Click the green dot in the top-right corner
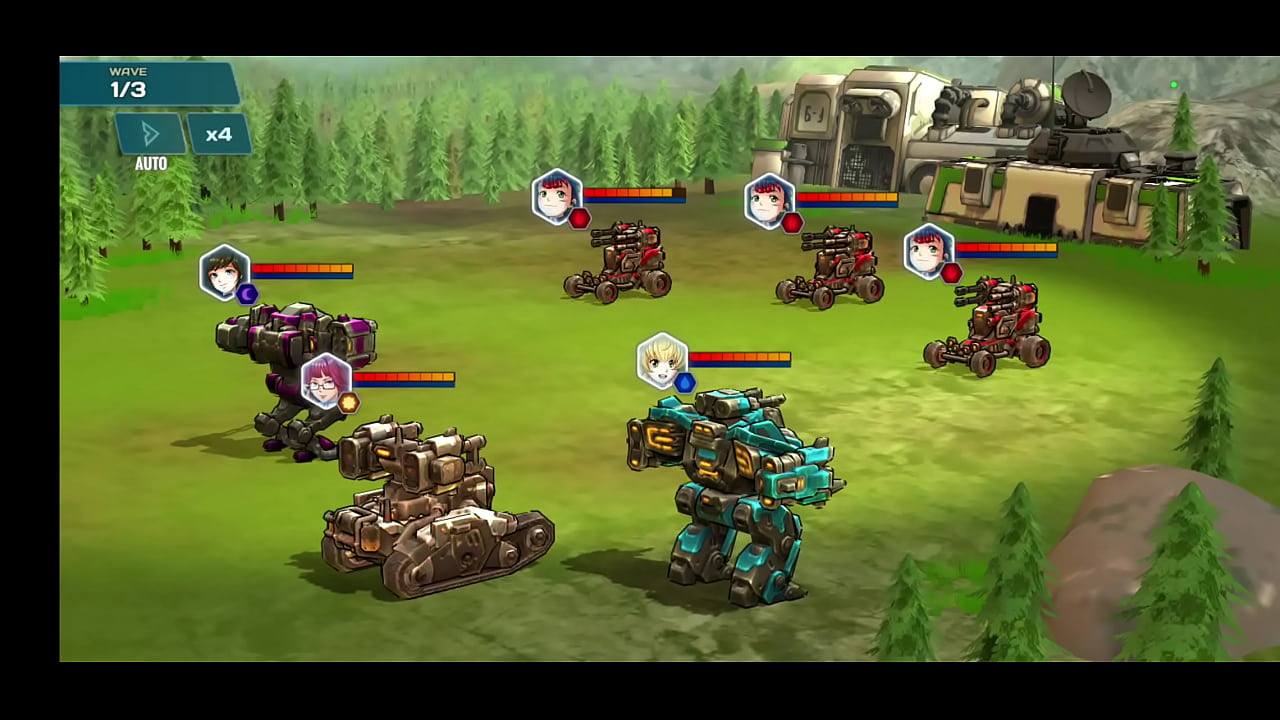The image size is (1280, 720). click(x=1175, y=85)
